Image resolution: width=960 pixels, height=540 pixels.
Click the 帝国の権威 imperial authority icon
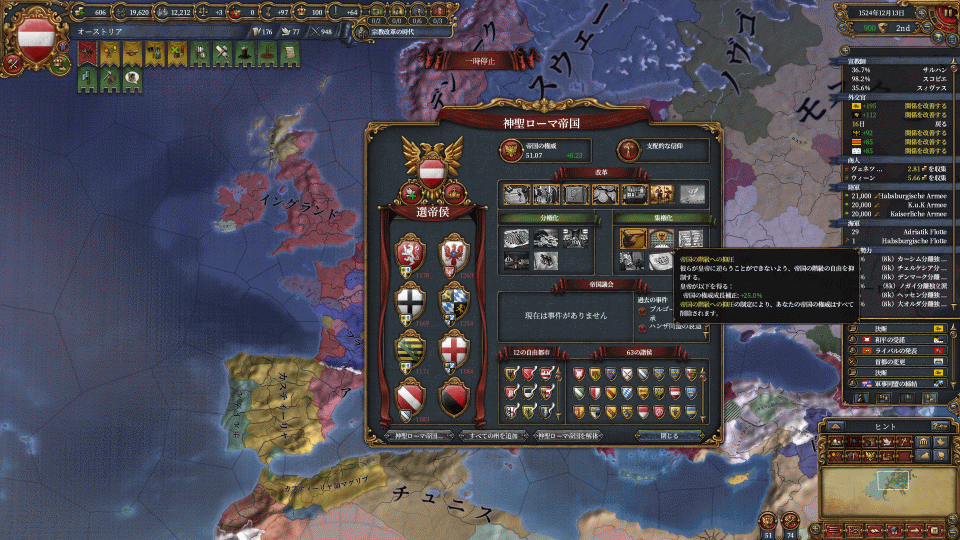[511, 150]
